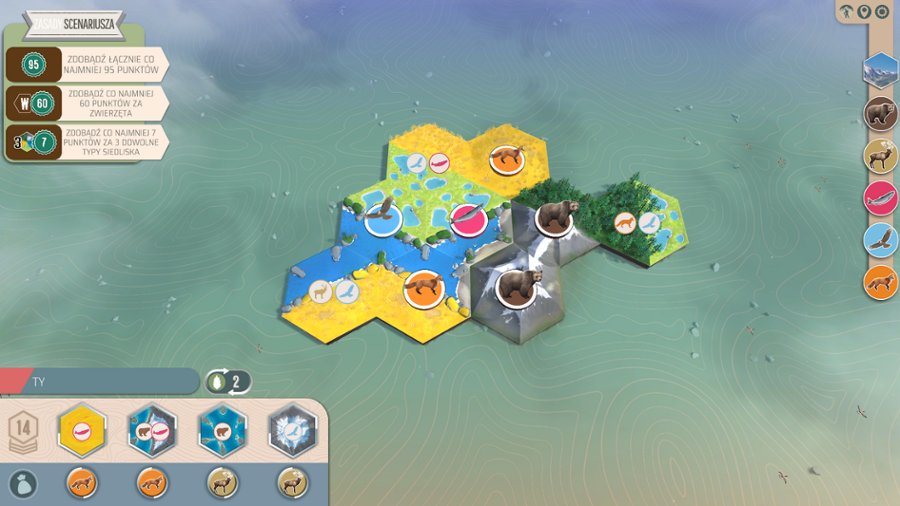Open the token bag icon
900x506 pixels.
coord(23,484)
